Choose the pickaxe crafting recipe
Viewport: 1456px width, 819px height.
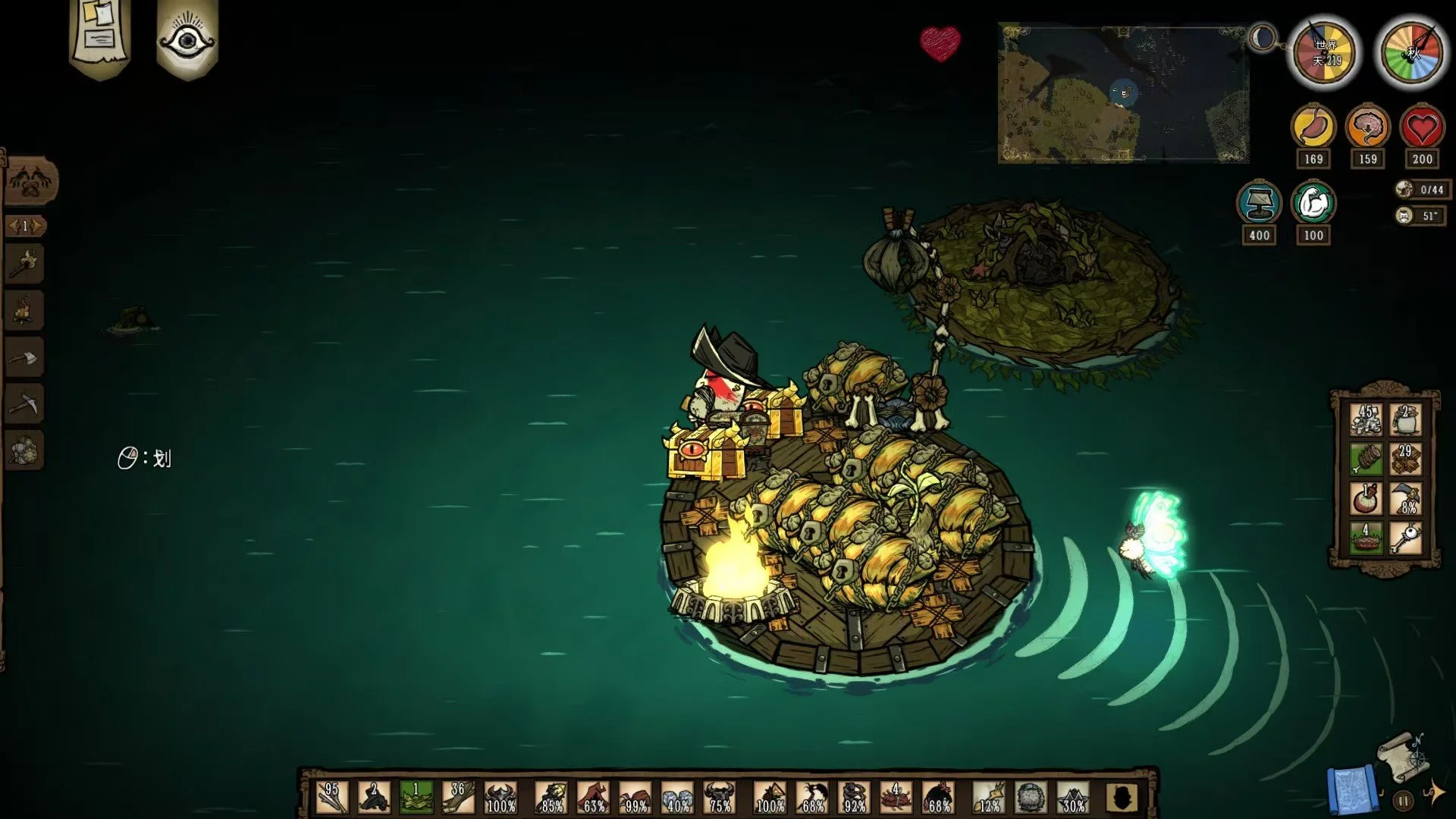[24, 404]
